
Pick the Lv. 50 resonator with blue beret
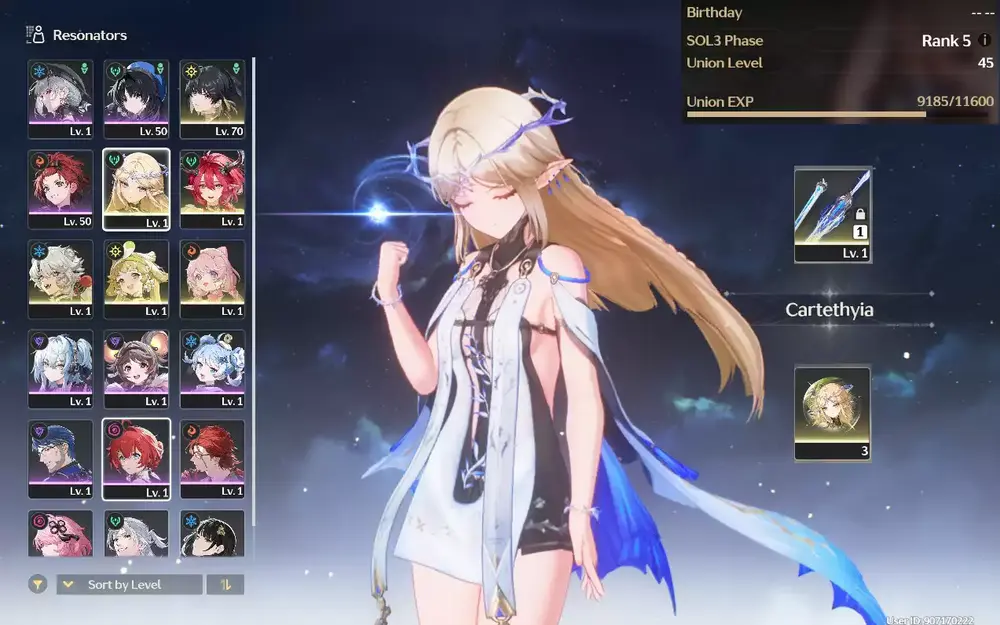point(136,98)
